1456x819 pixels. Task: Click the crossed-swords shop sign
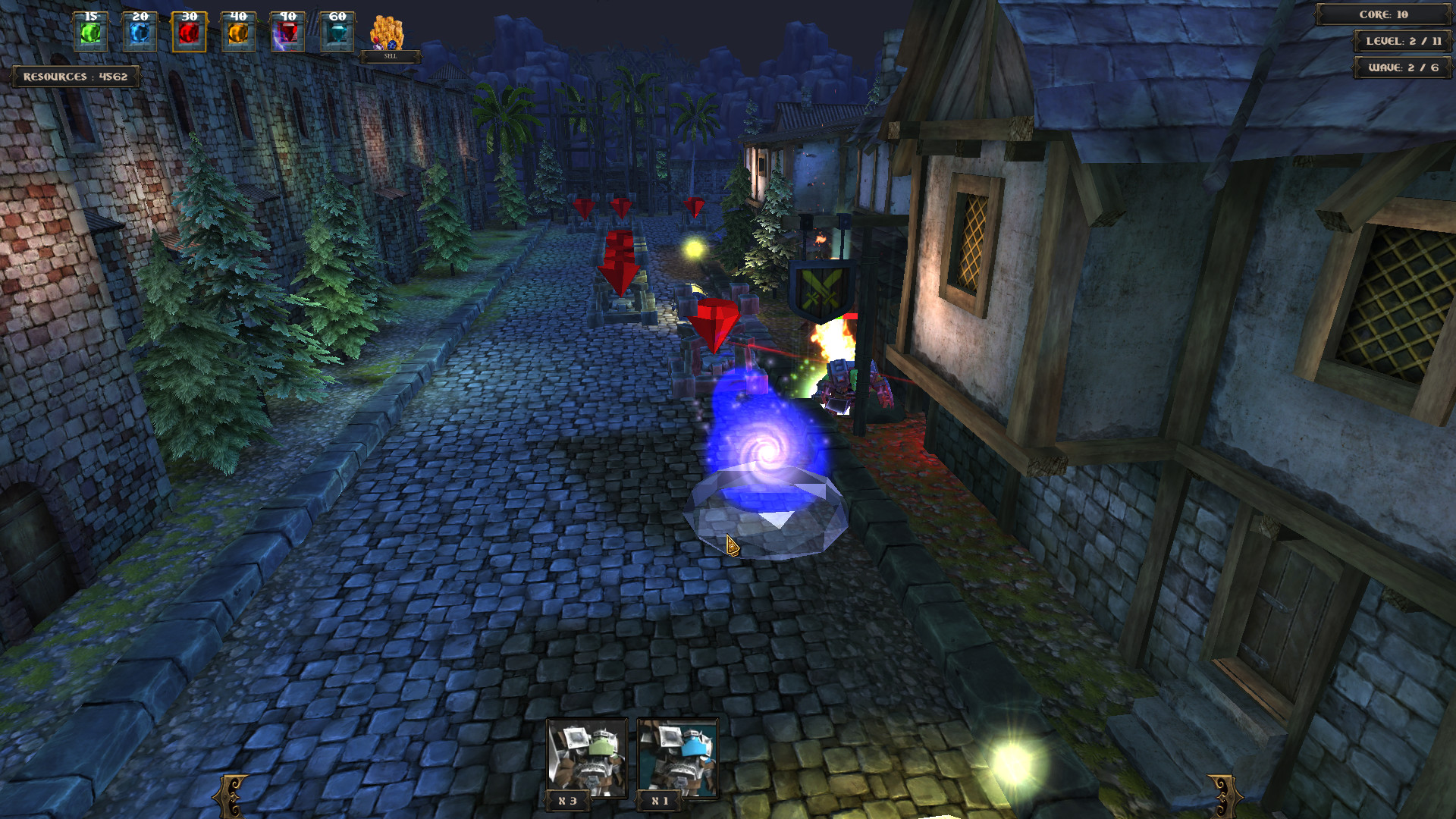(820, 289)
